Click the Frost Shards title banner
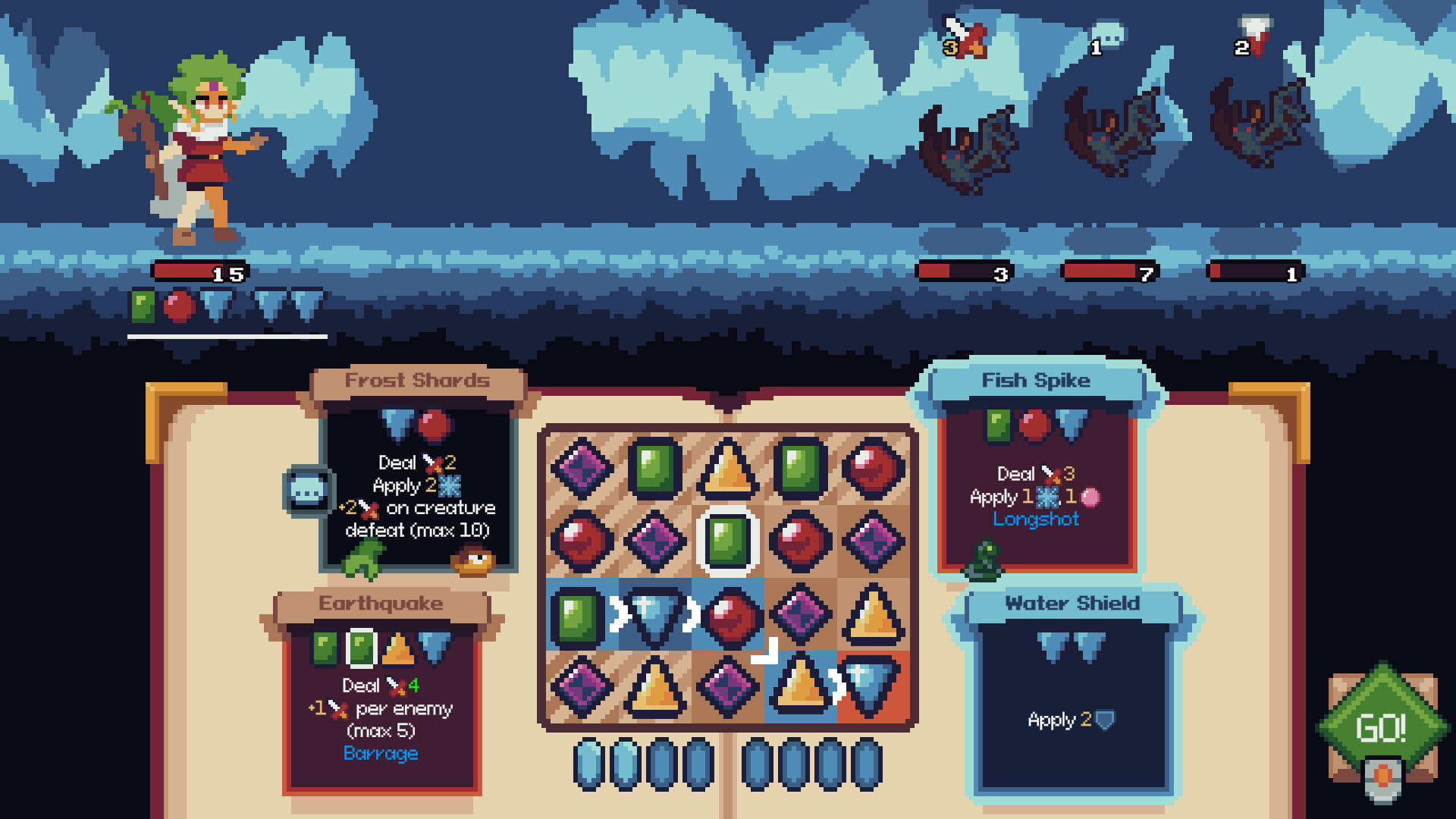1456x819 pixels. 418,381
